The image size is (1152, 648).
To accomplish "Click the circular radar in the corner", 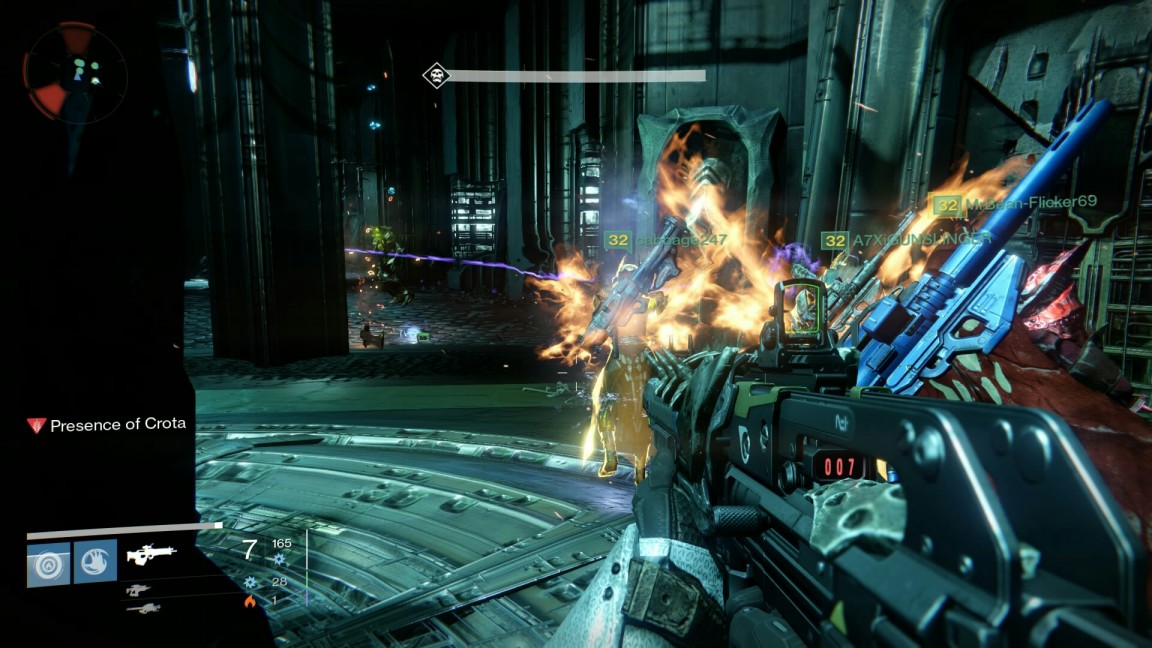I will [75, 71].
